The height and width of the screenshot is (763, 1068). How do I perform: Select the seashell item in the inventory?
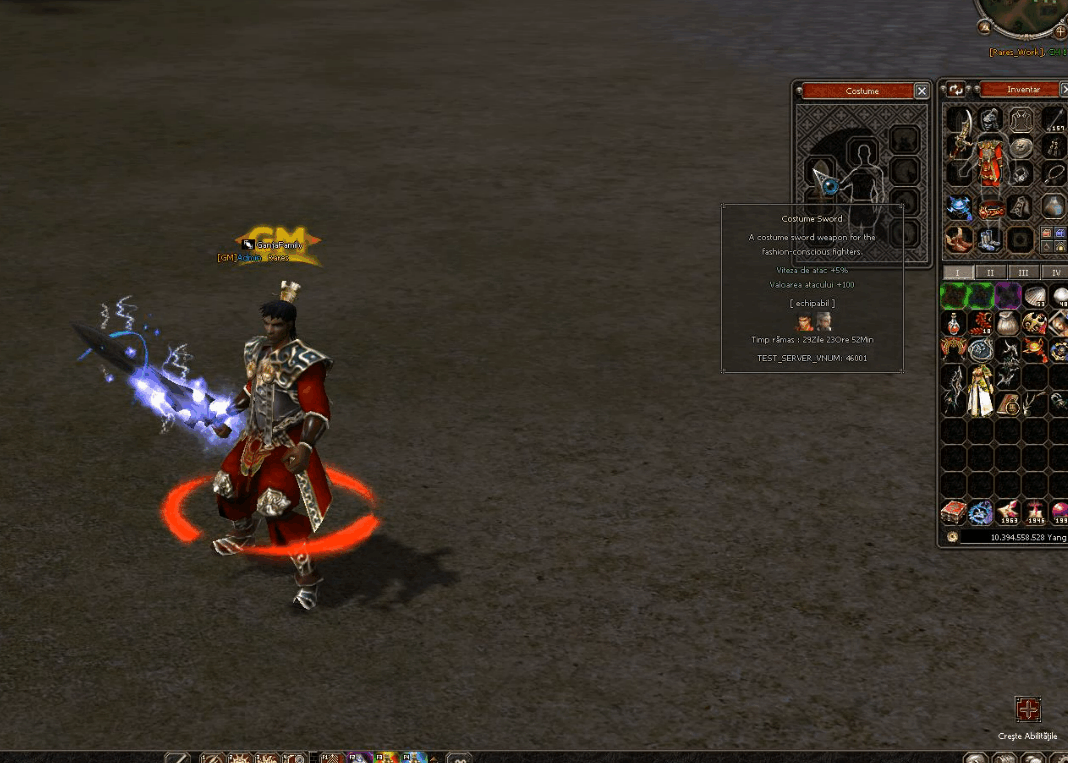click(1034, 296)
